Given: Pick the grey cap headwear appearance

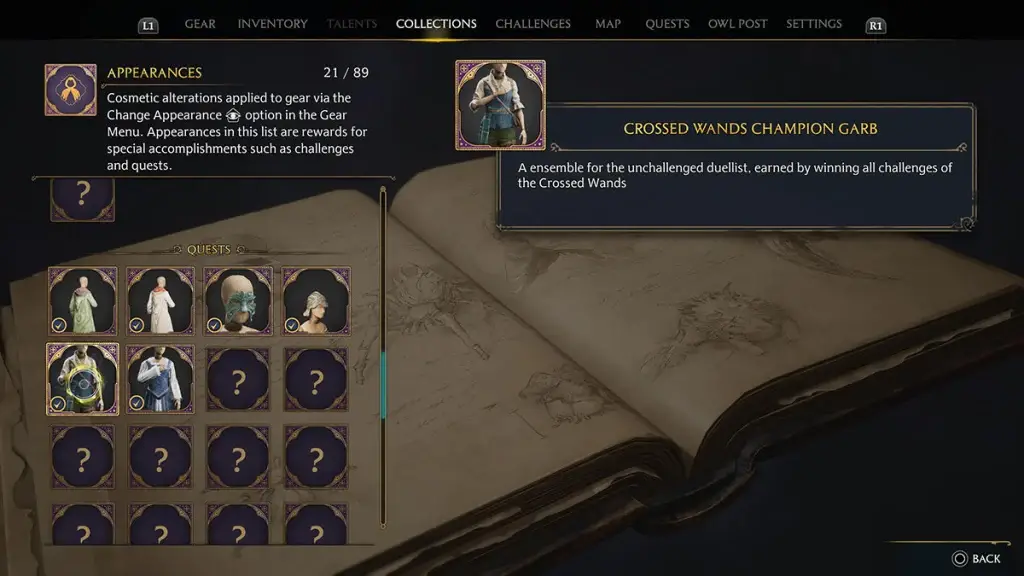Looking at the screenshot, I should click(316, 301).
